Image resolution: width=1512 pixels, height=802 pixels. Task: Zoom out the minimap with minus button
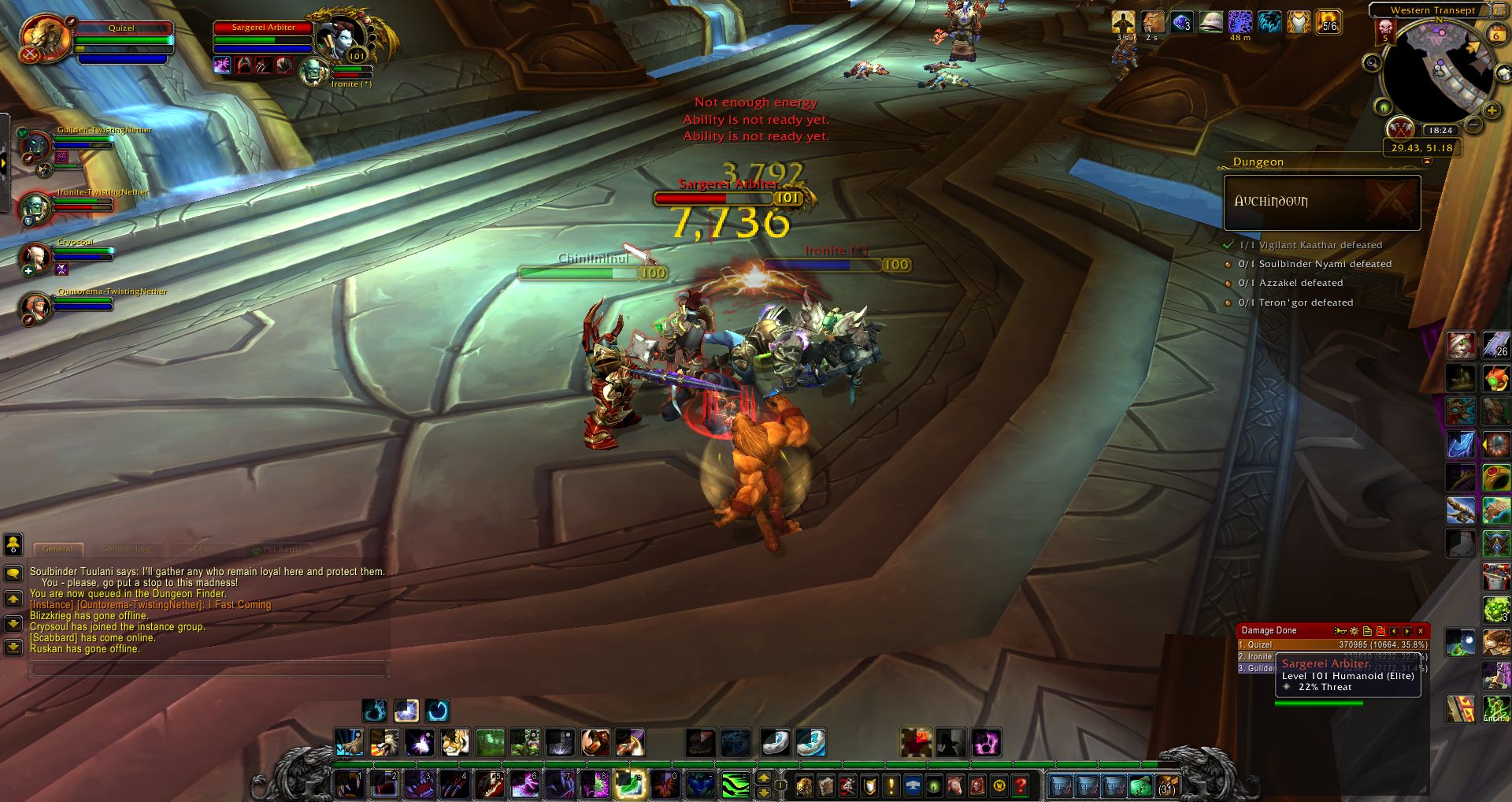tap(1473, 124)
